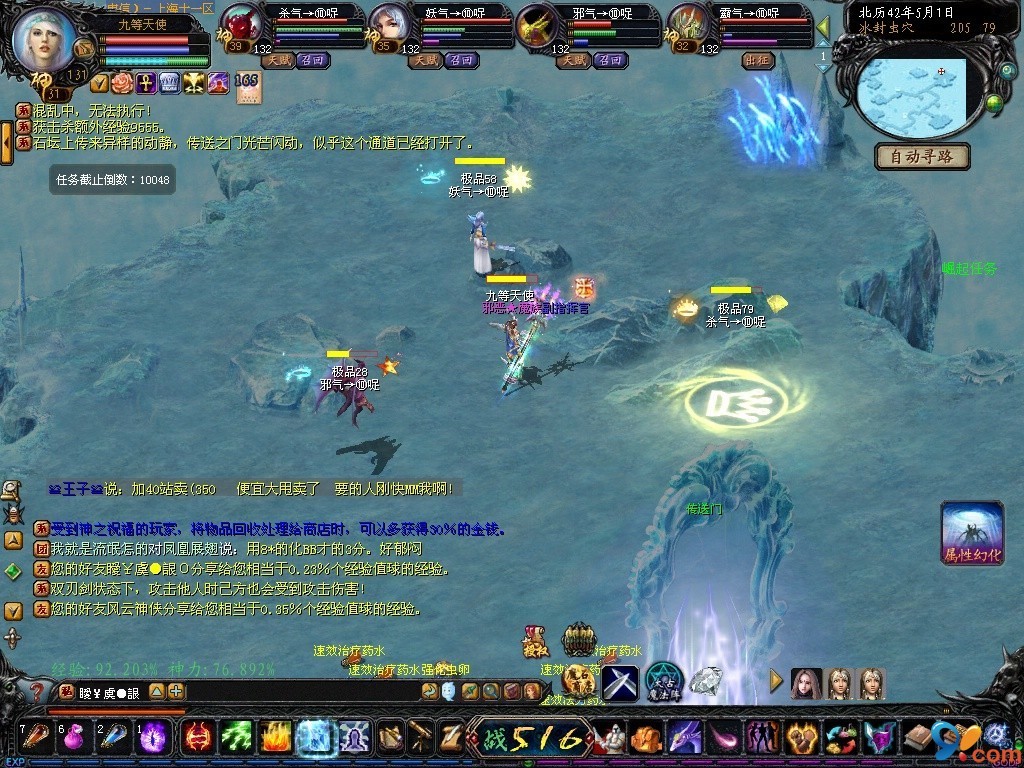Viewport: 1024px width, 768px height.
Task: Open the red question mark help button
Action: tap(37, 691)
